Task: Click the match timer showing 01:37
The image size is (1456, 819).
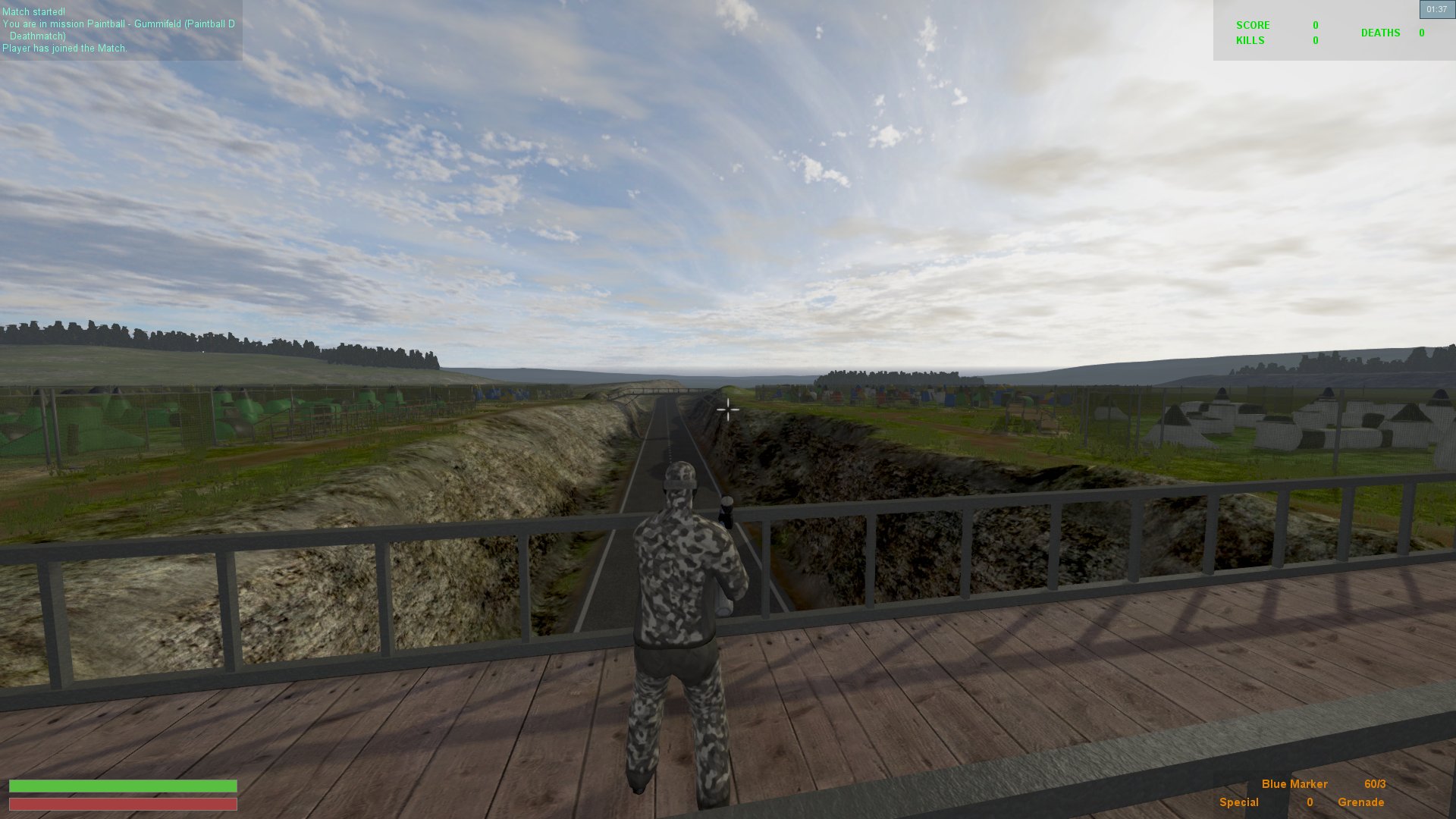Action: (x=1437, y=9)
